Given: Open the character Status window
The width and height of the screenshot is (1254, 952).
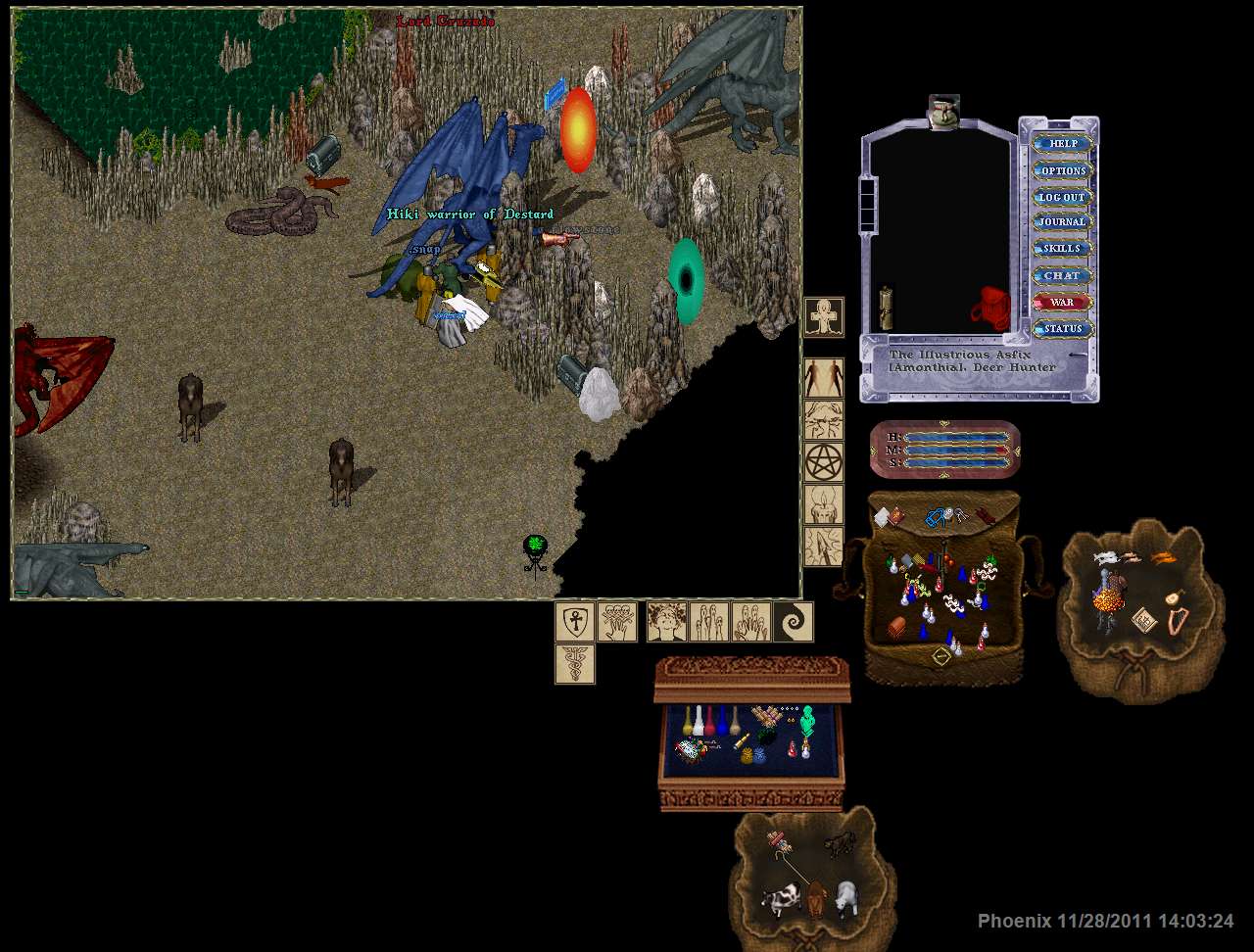Looking at the screenshot, I should 1063,329.
